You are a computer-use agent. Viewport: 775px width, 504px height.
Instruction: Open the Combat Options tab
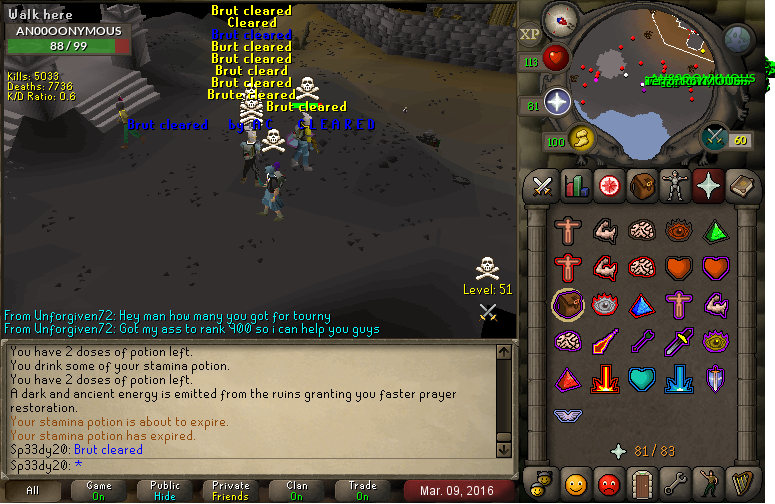543,185
